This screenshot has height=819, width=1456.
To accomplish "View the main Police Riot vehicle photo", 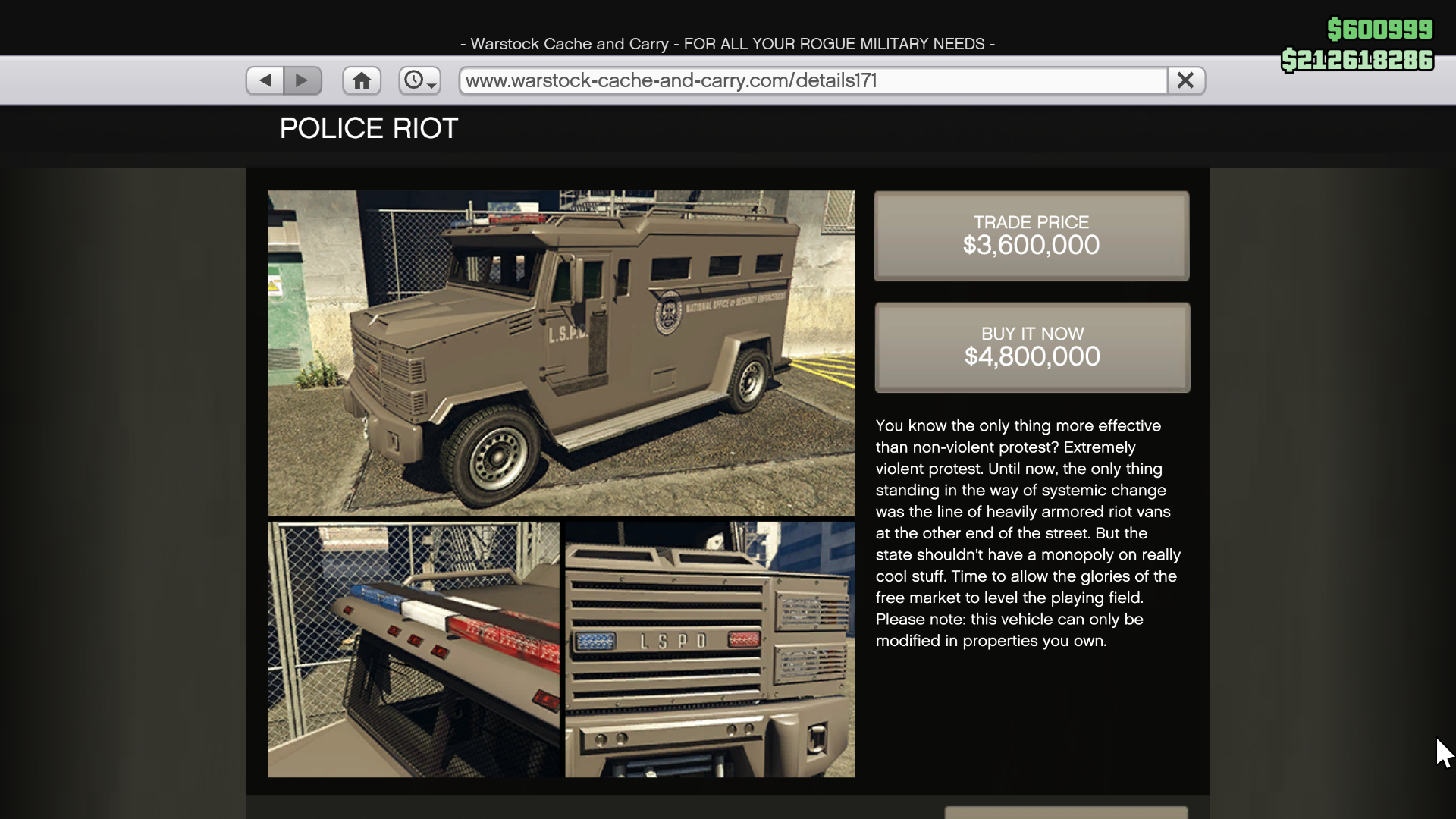I will tap(560, 352).
